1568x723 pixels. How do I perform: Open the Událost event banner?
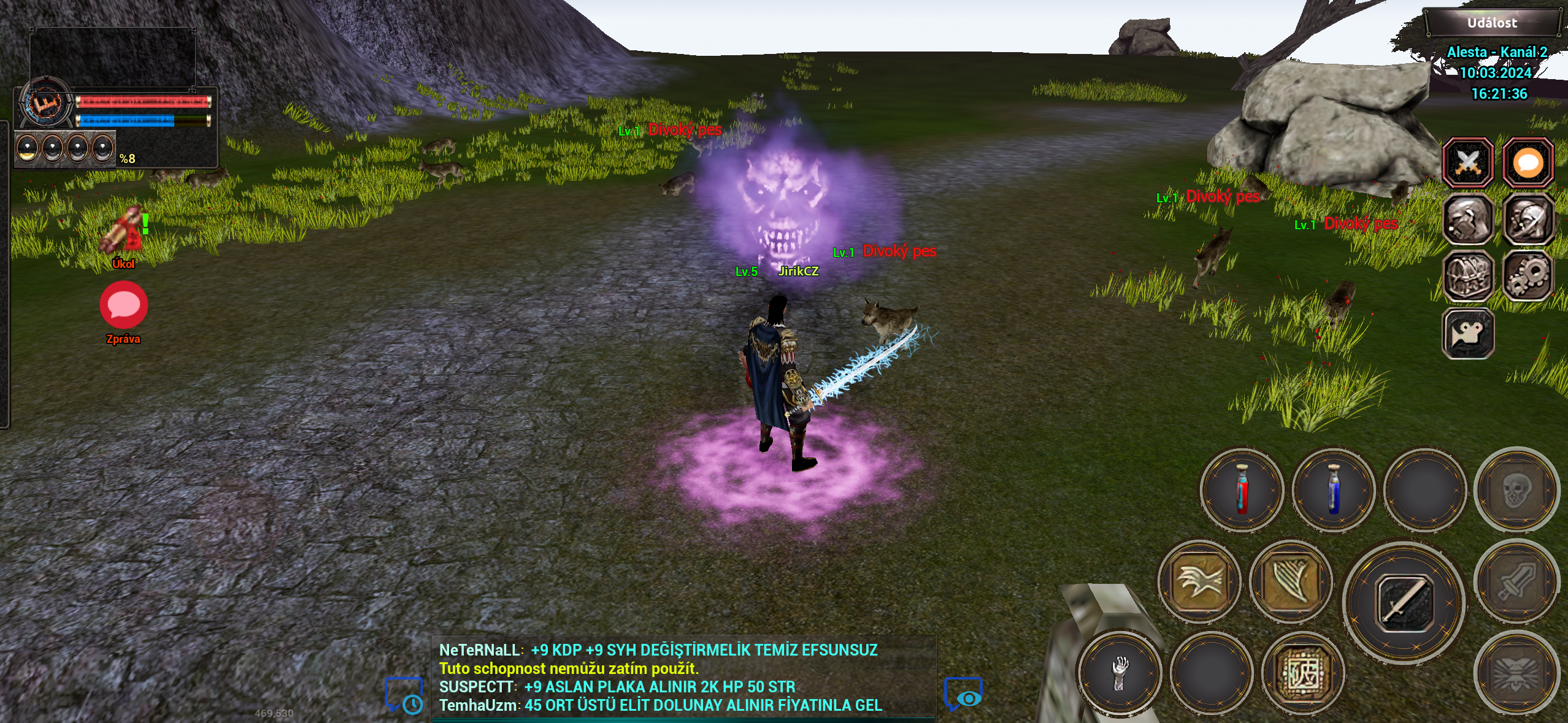tap(1492, 23)
